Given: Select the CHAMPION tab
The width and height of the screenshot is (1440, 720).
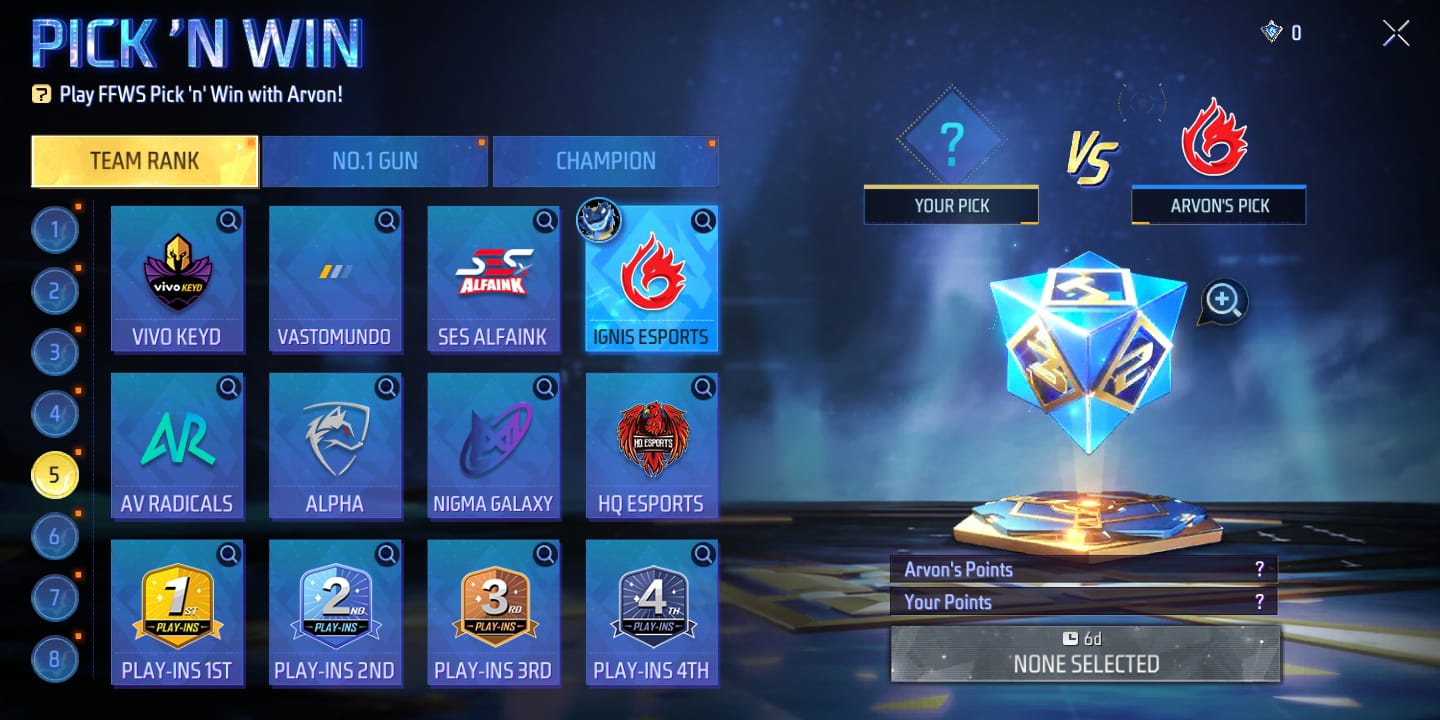Looking at the screenshot, I should [605, 161].
